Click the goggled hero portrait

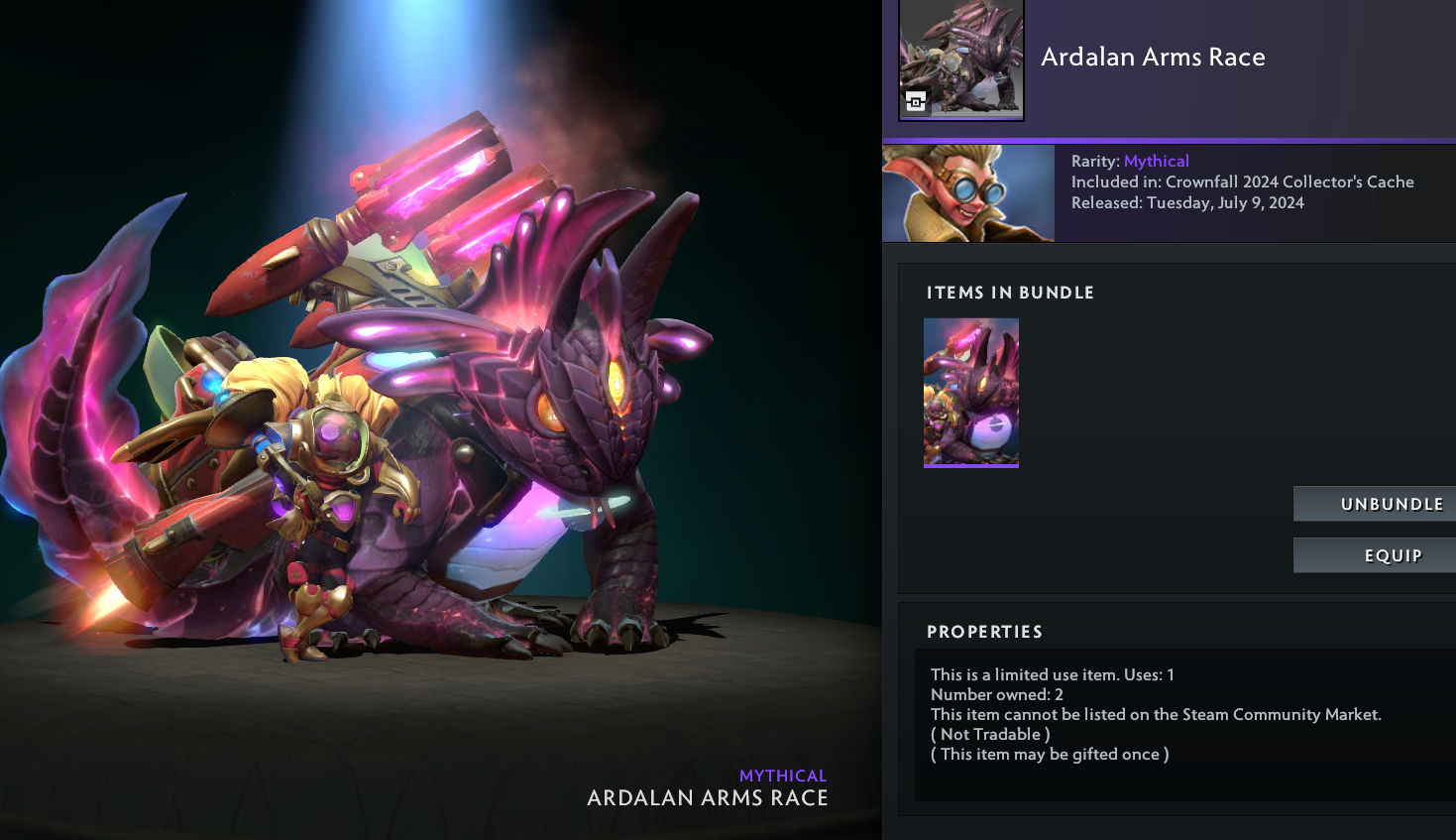[x=968, y=193]
